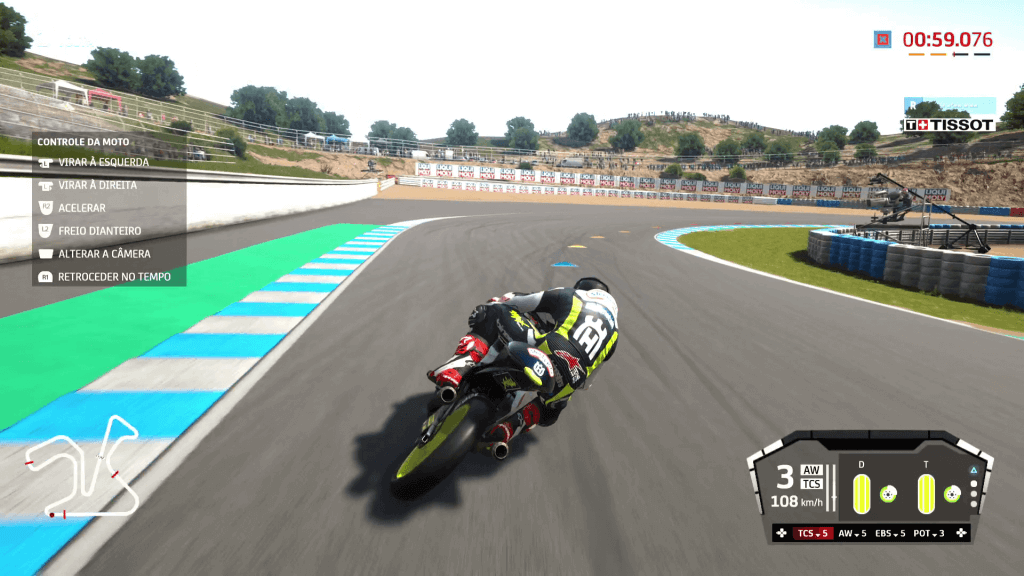Image resolution: width=1024 pixels, height=576 pixels.
Task: Click the front tyre (D) wear indicator
Action: click(x=861, y=493)
